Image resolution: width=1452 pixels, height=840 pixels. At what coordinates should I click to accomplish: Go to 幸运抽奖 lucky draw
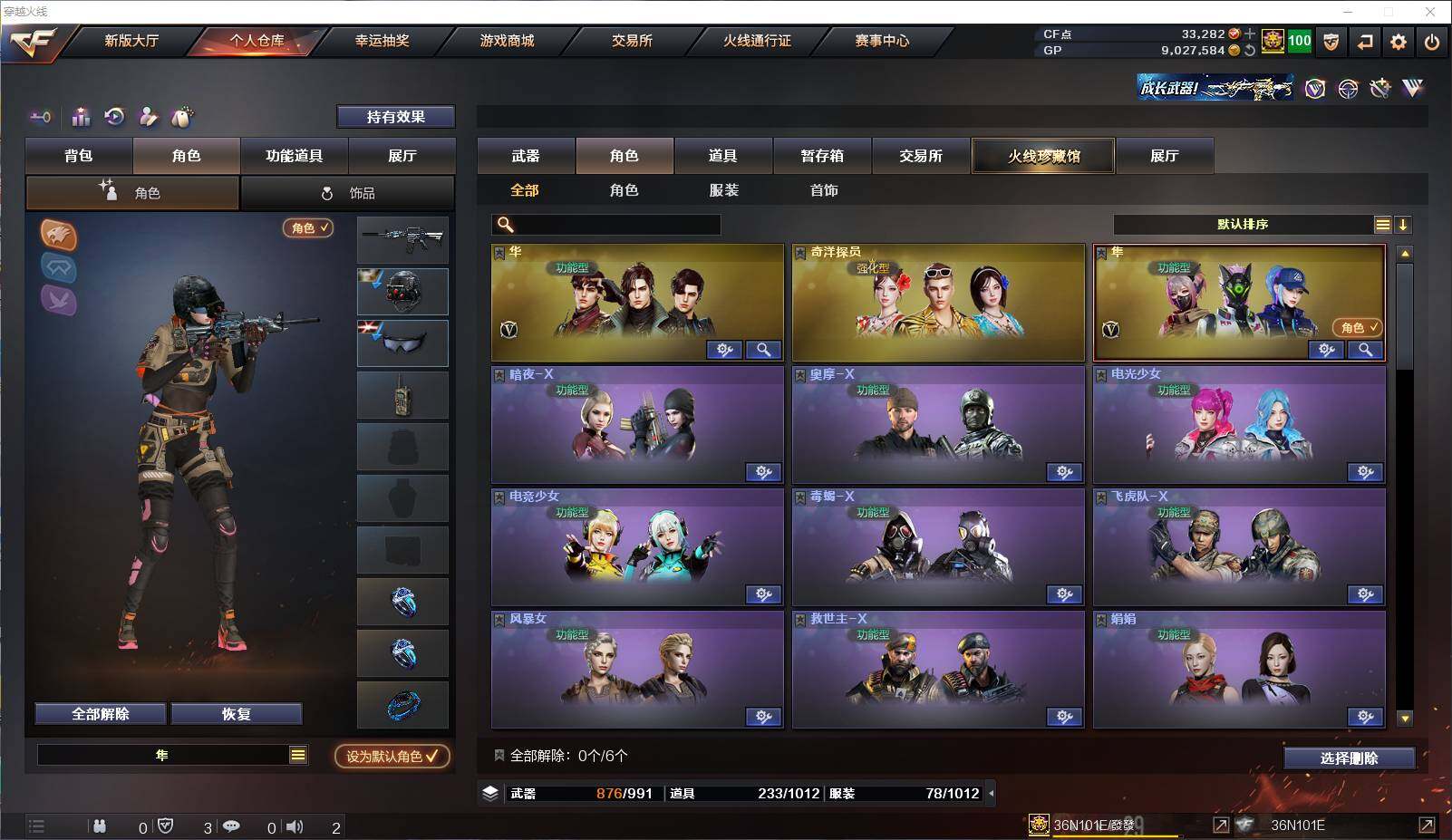click(382, 41)
